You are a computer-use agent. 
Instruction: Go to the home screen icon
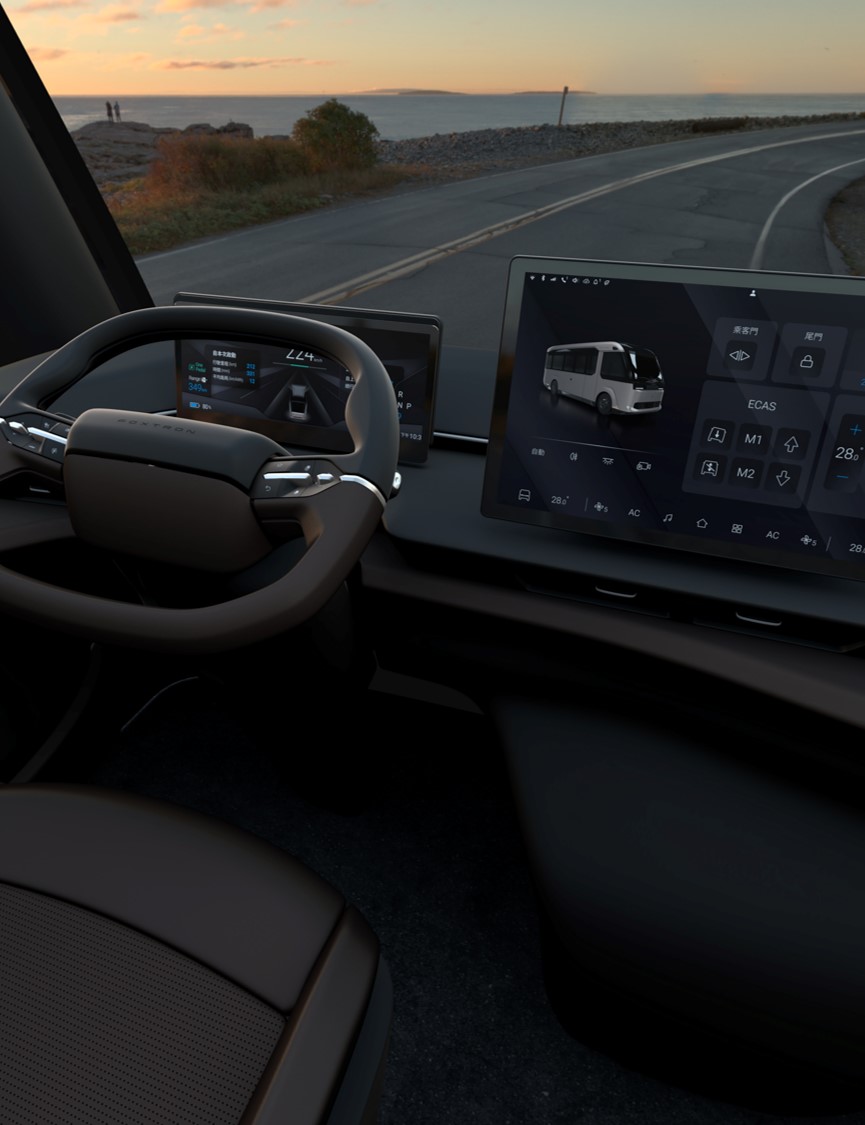pyautogui.click(x=702, y=523)
